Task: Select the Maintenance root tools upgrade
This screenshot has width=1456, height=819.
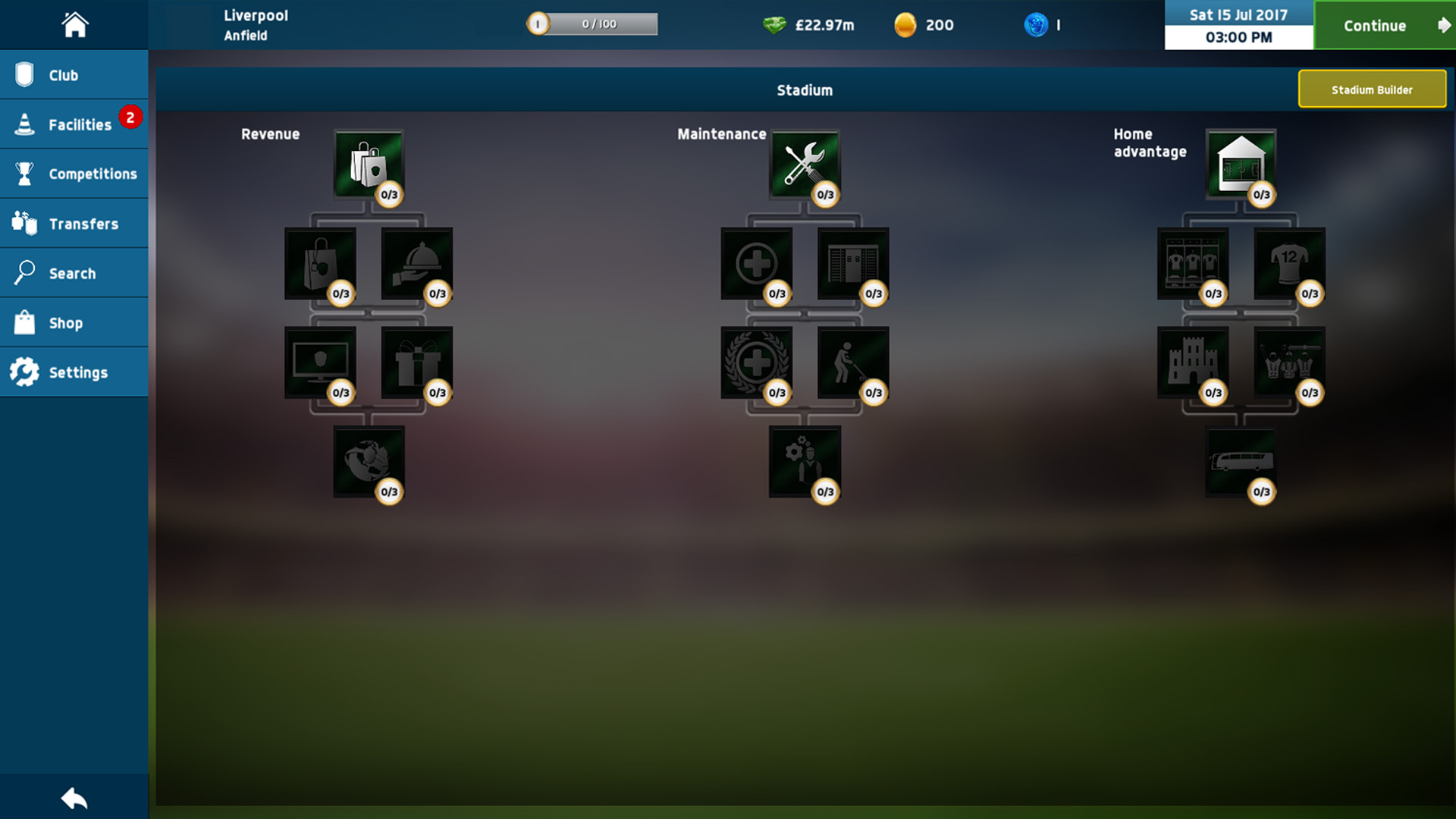Action: (805, 163)
